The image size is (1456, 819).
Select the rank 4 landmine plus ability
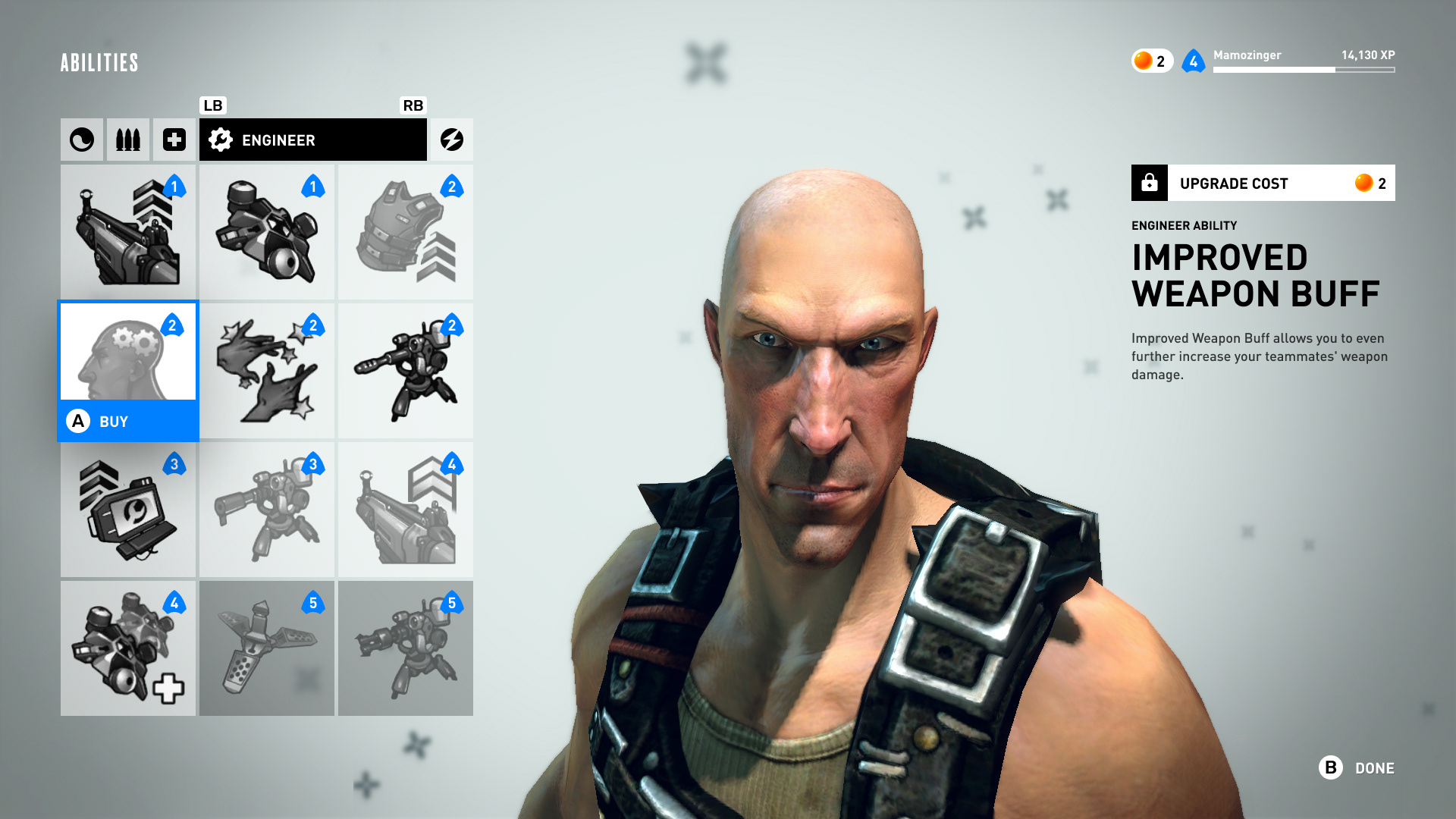[x=127, y=648]
